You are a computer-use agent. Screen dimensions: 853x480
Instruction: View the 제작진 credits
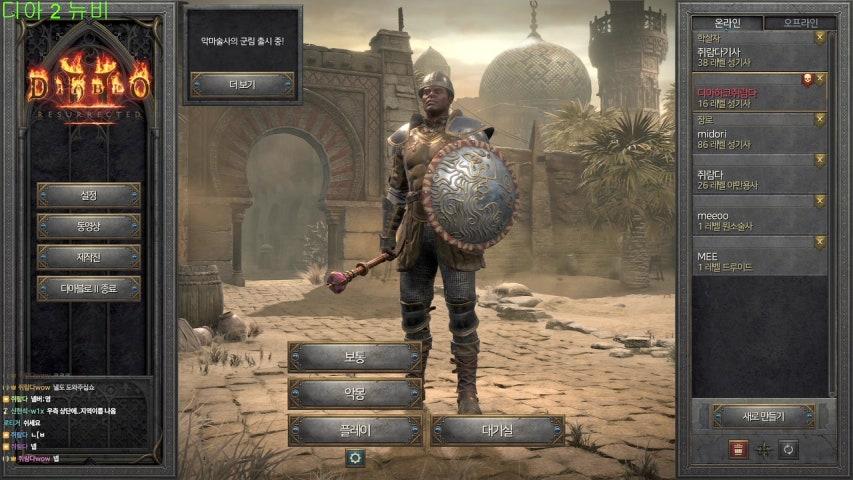point(88,257)
